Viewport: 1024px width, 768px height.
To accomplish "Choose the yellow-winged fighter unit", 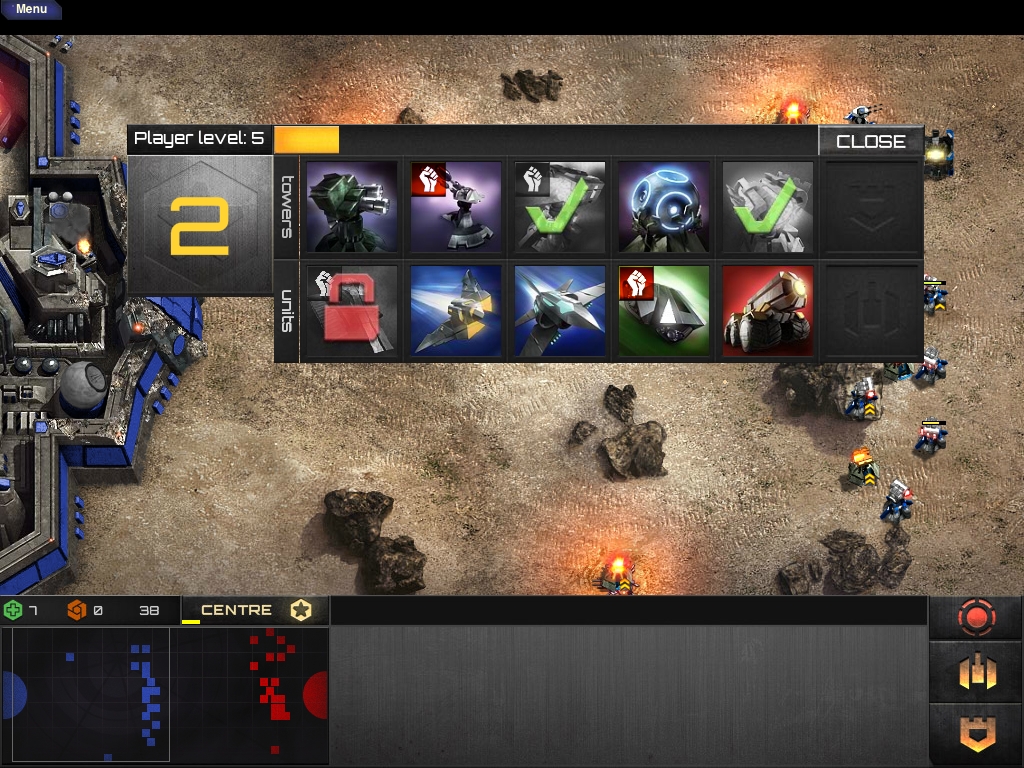I will pyautogui.click(x=456, y=310).
